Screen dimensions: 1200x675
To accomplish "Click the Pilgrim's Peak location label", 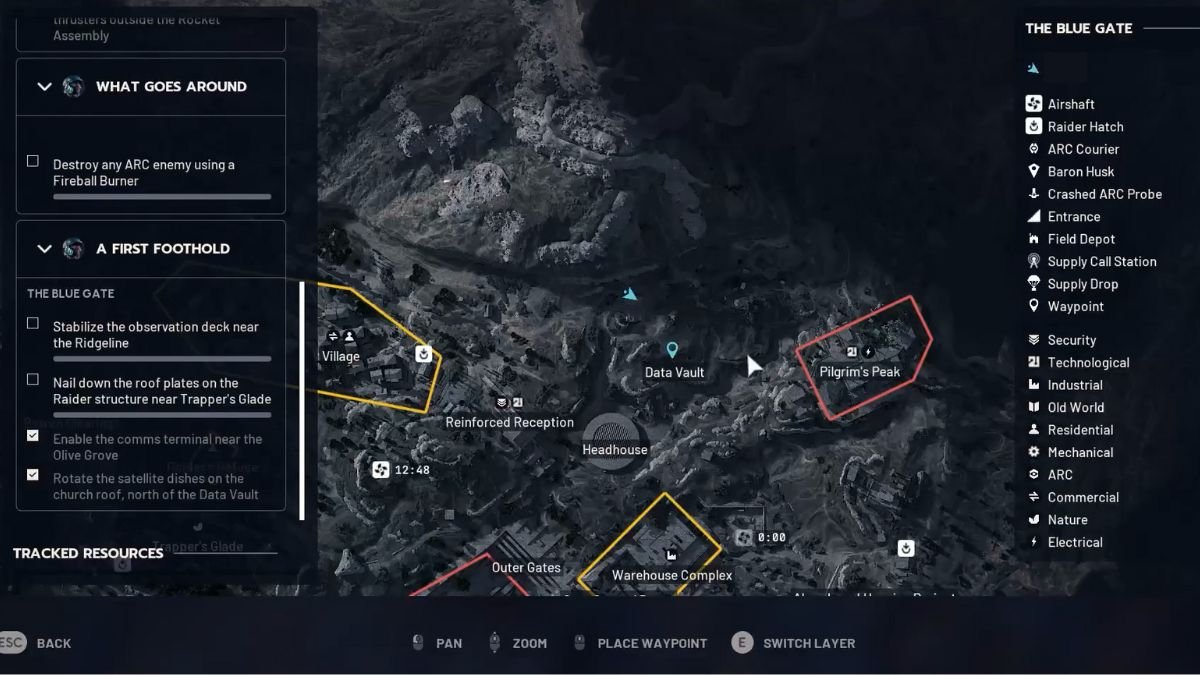I will click(859, 372).
